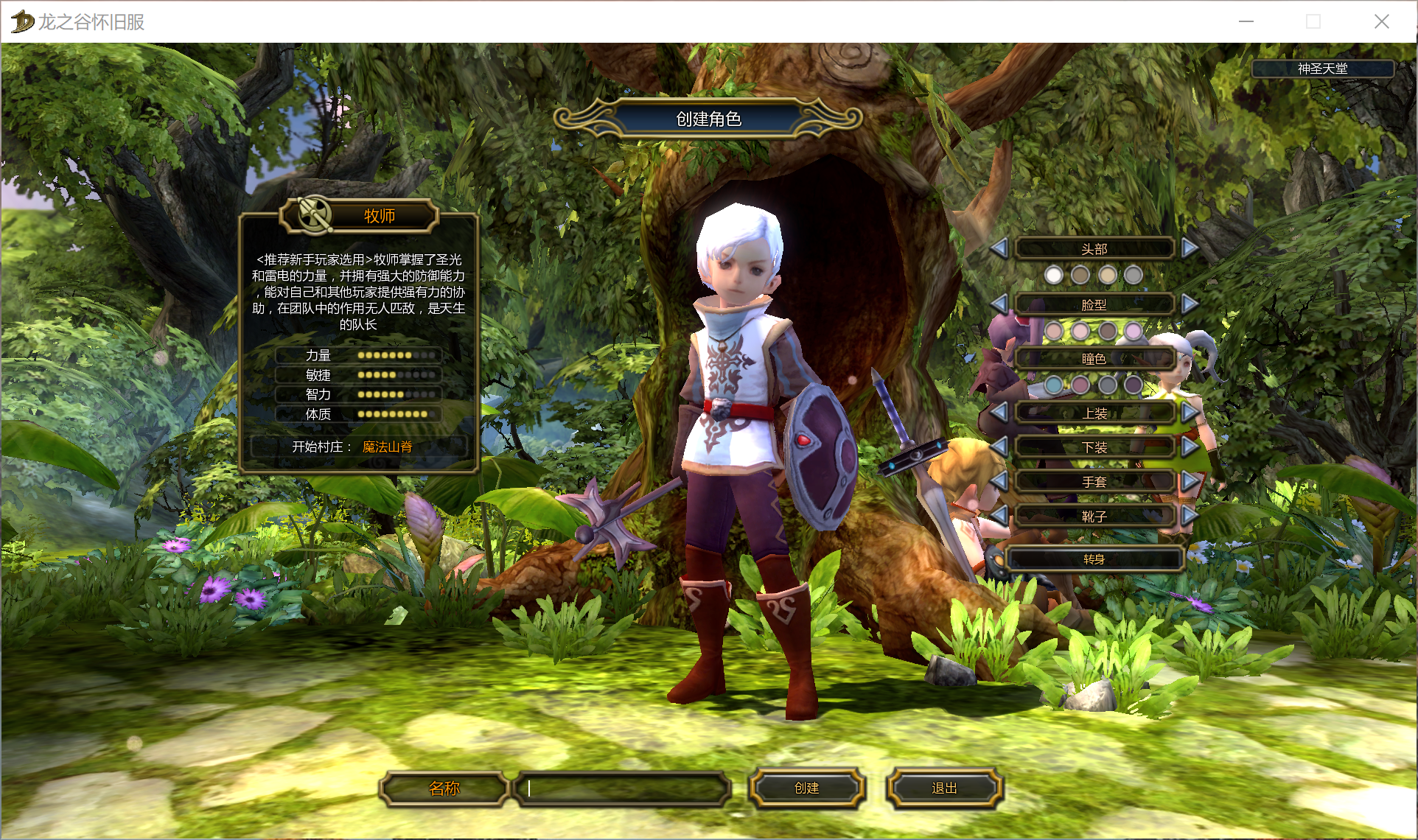The width and height of the screenshot is (1418, 840).
Task: Click the 神圣天堂 server label button
Action: tap(1322, 69)
